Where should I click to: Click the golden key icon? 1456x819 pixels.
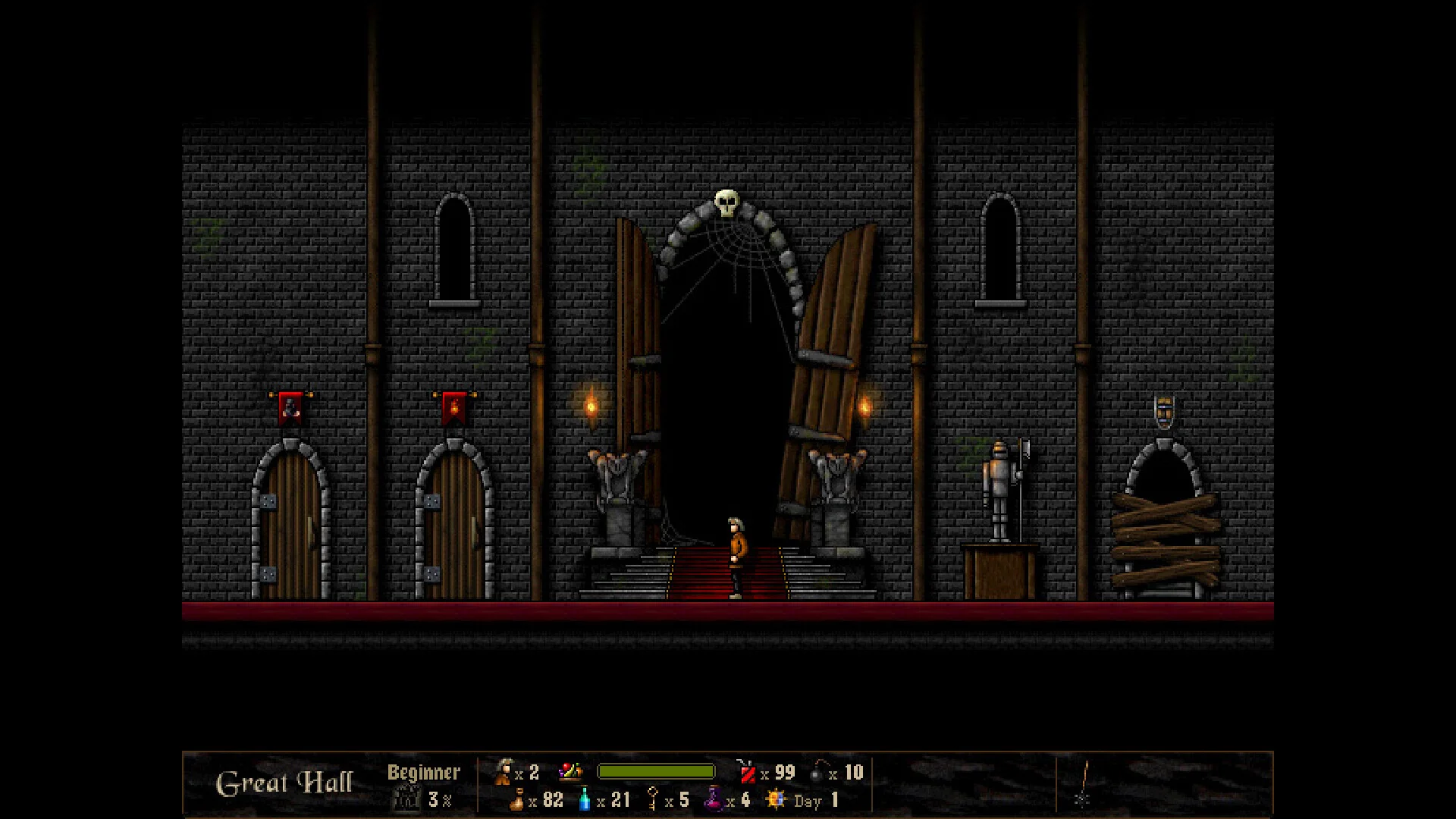click(652, 799)
